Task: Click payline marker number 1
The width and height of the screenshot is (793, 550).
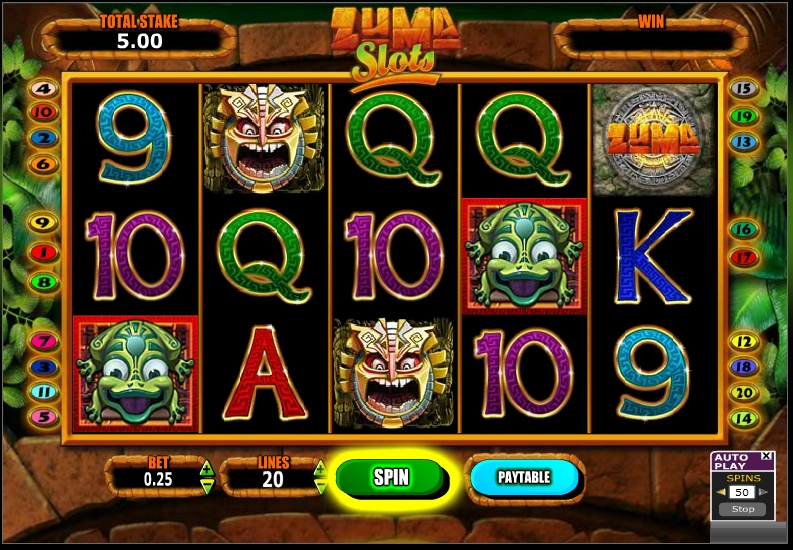Action: [x=44, y=253]
